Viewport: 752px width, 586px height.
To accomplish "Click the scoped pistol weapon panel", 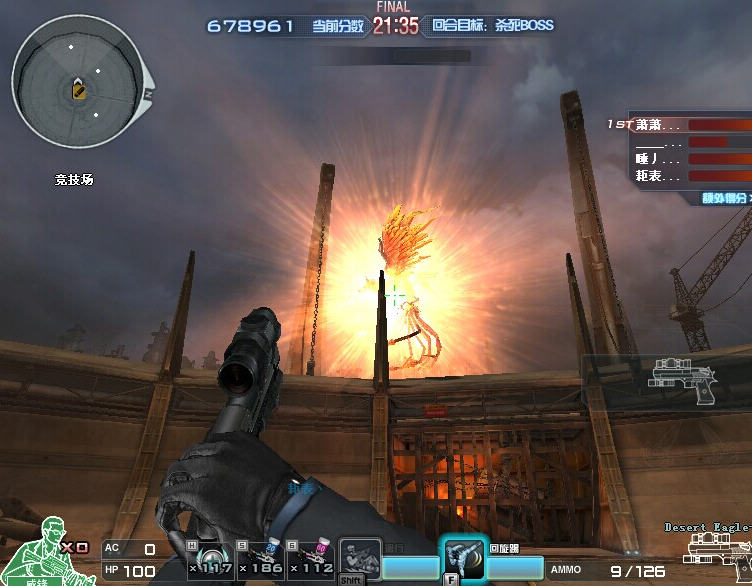I will [x=680, y=381].
